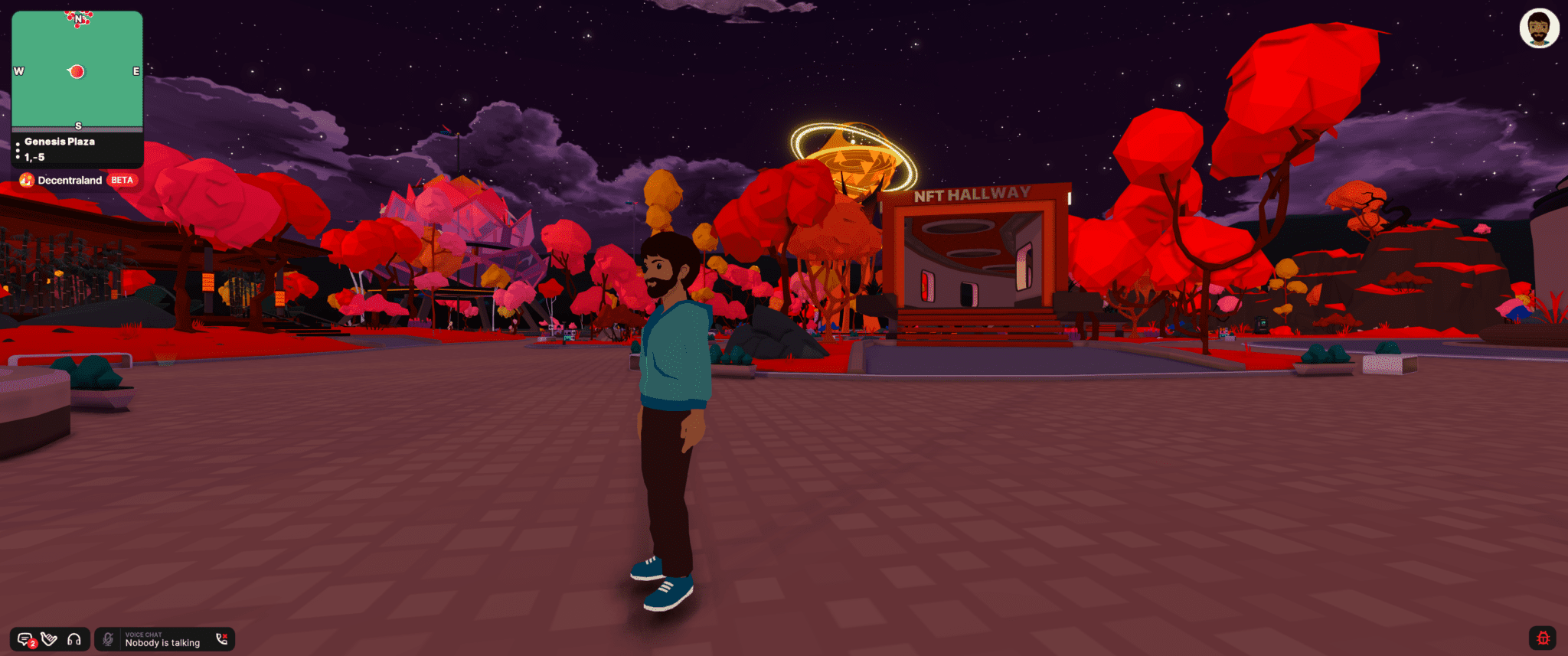
Task: Open the profile avatar menu
Action: [x=1539, y=29]
